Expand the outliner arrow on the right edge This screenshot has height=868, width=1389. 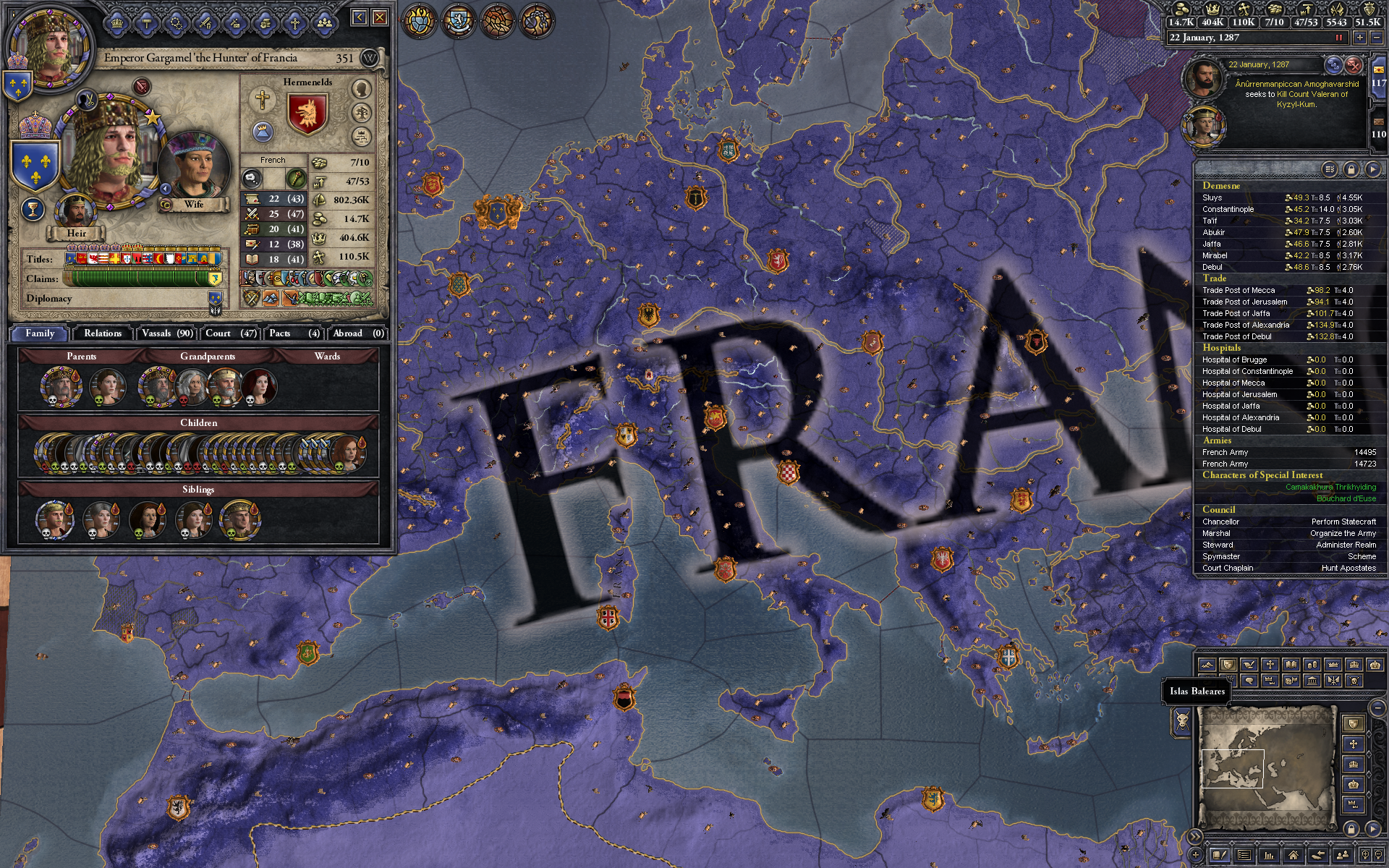click(1375, 169)
